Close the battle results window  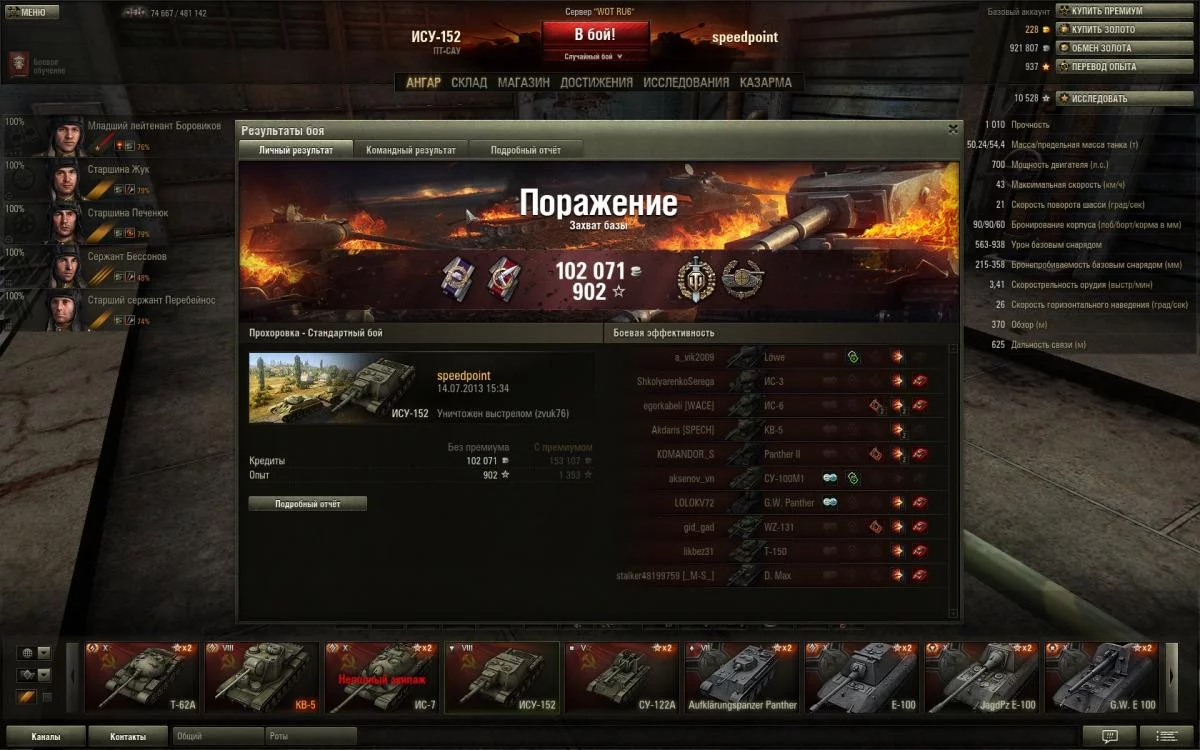tap(952, 129)
